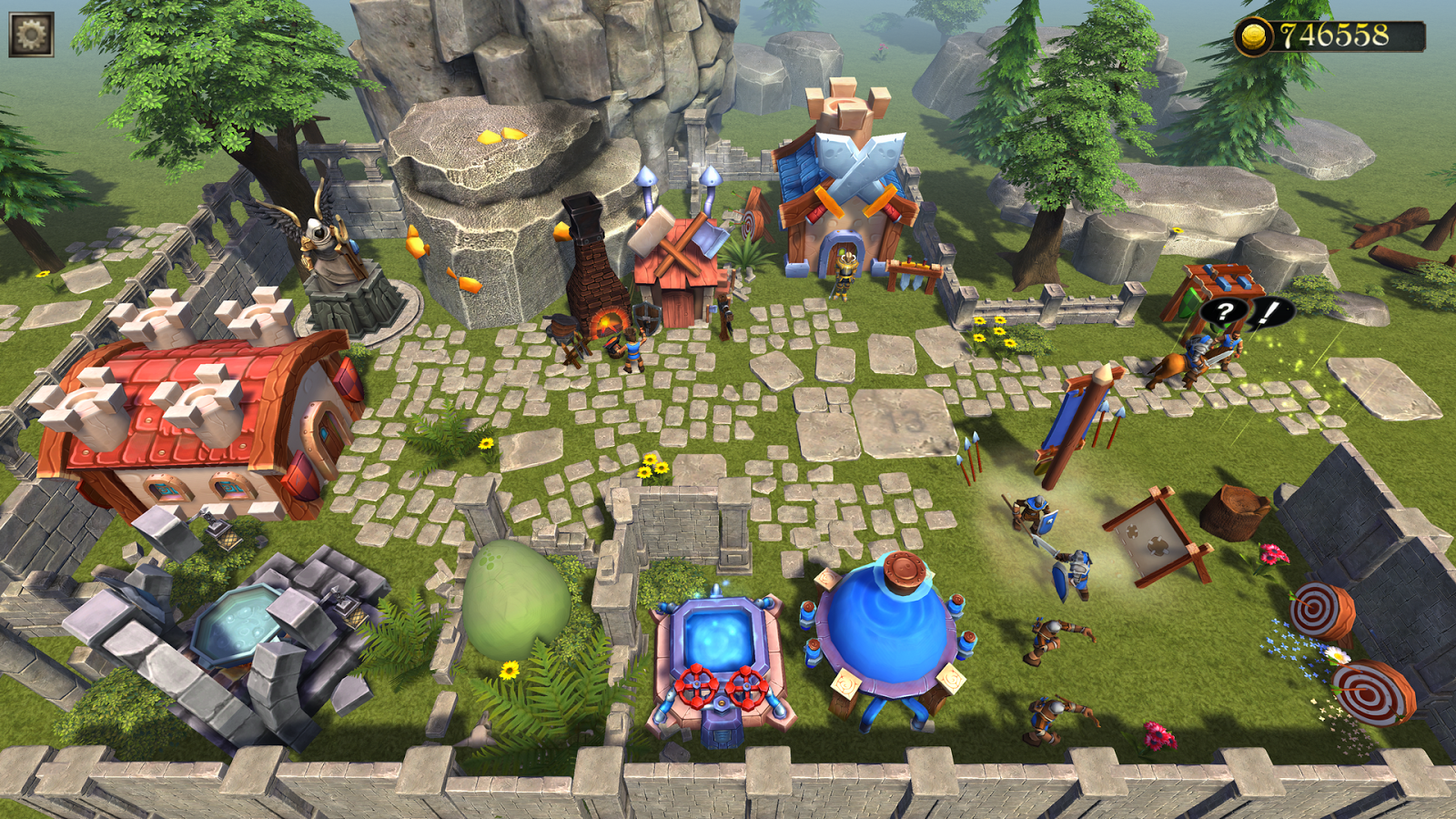The image size is (1456, 819).
Task: Click the large green dragon egg
Action: coord(514,601)
